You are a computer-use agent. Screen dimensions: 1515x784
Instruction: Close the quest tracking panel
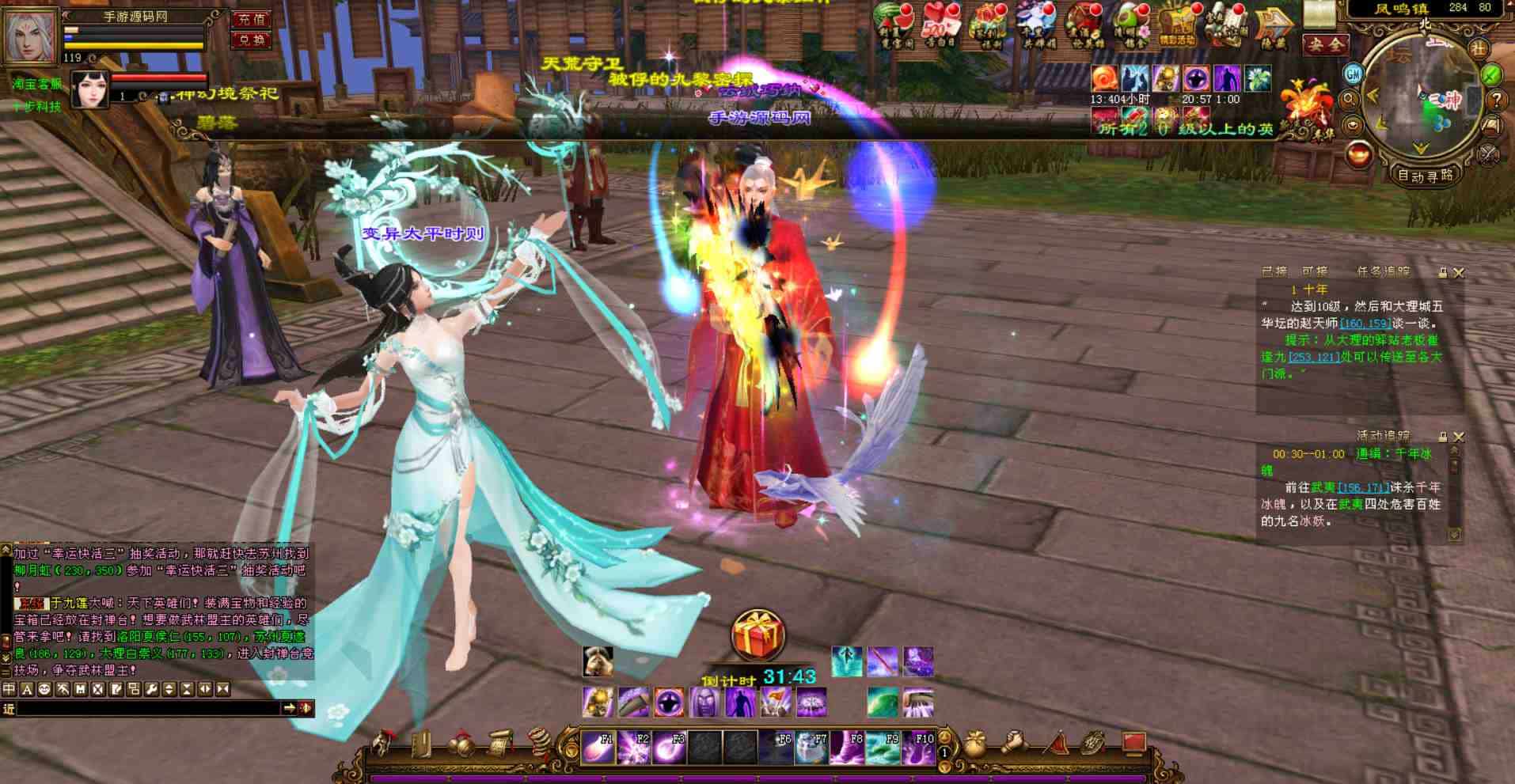coord(1458,273)
